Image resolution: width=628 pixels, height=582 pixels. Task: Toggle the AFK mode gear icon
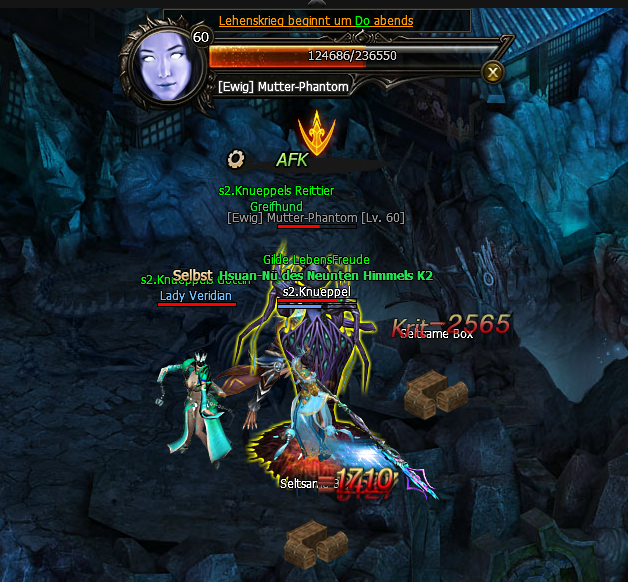pos(237,158)
